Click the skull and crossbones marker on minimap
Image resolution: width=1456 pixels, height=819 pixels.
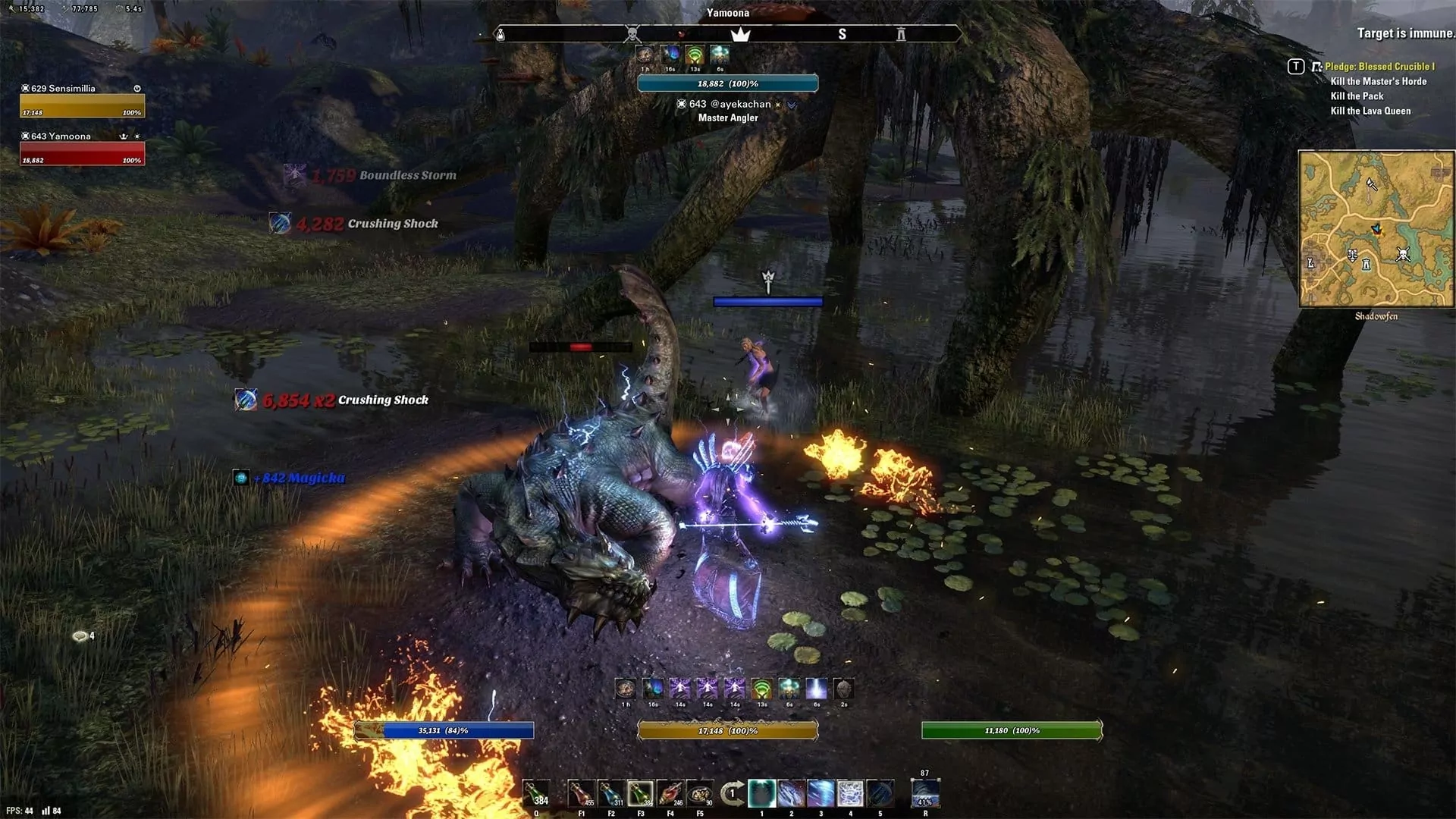point(1403,255)
